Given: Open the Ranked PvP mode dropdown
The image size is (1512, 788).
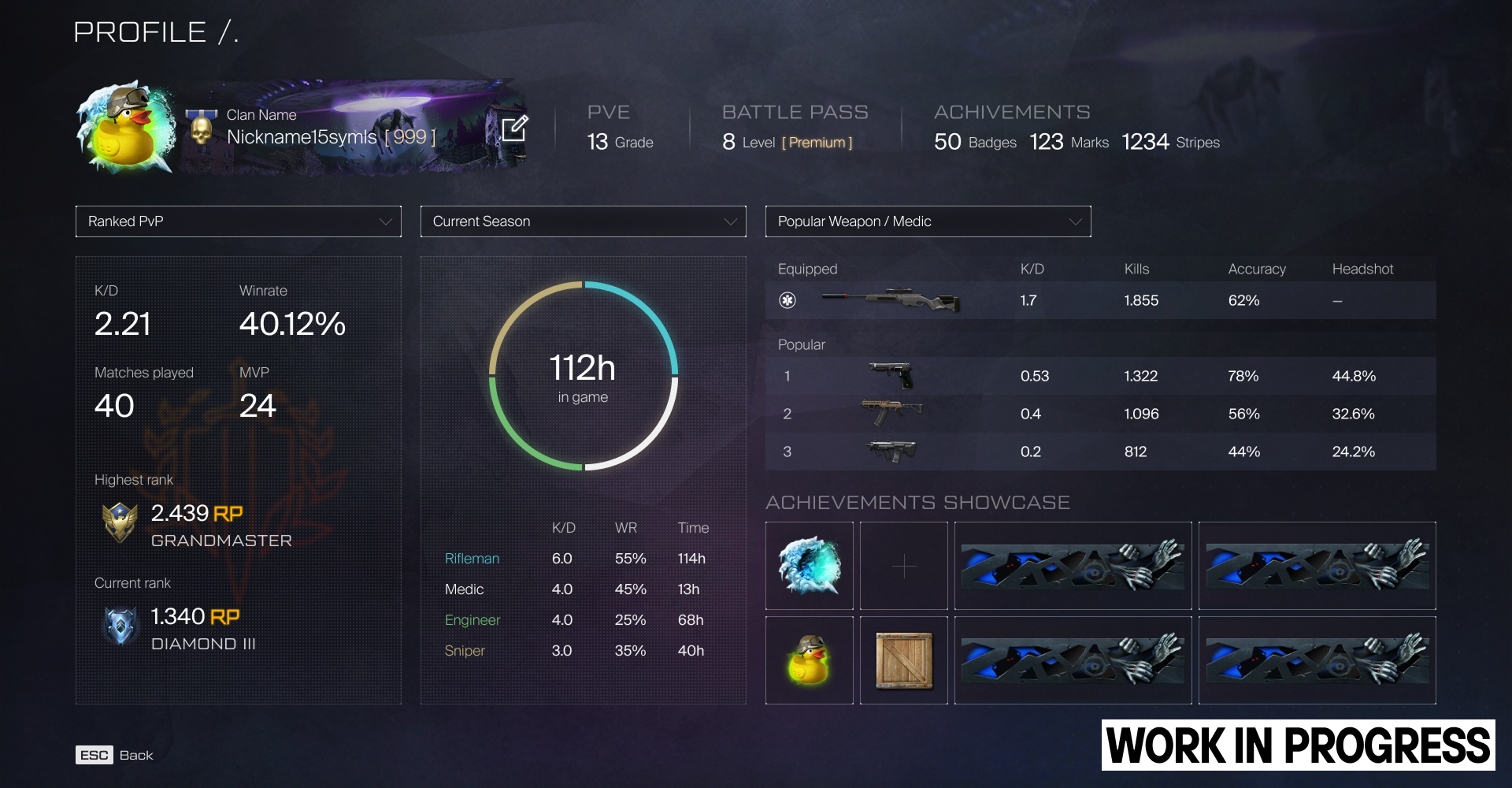Looking at the screenshot, I should (238, 221).
